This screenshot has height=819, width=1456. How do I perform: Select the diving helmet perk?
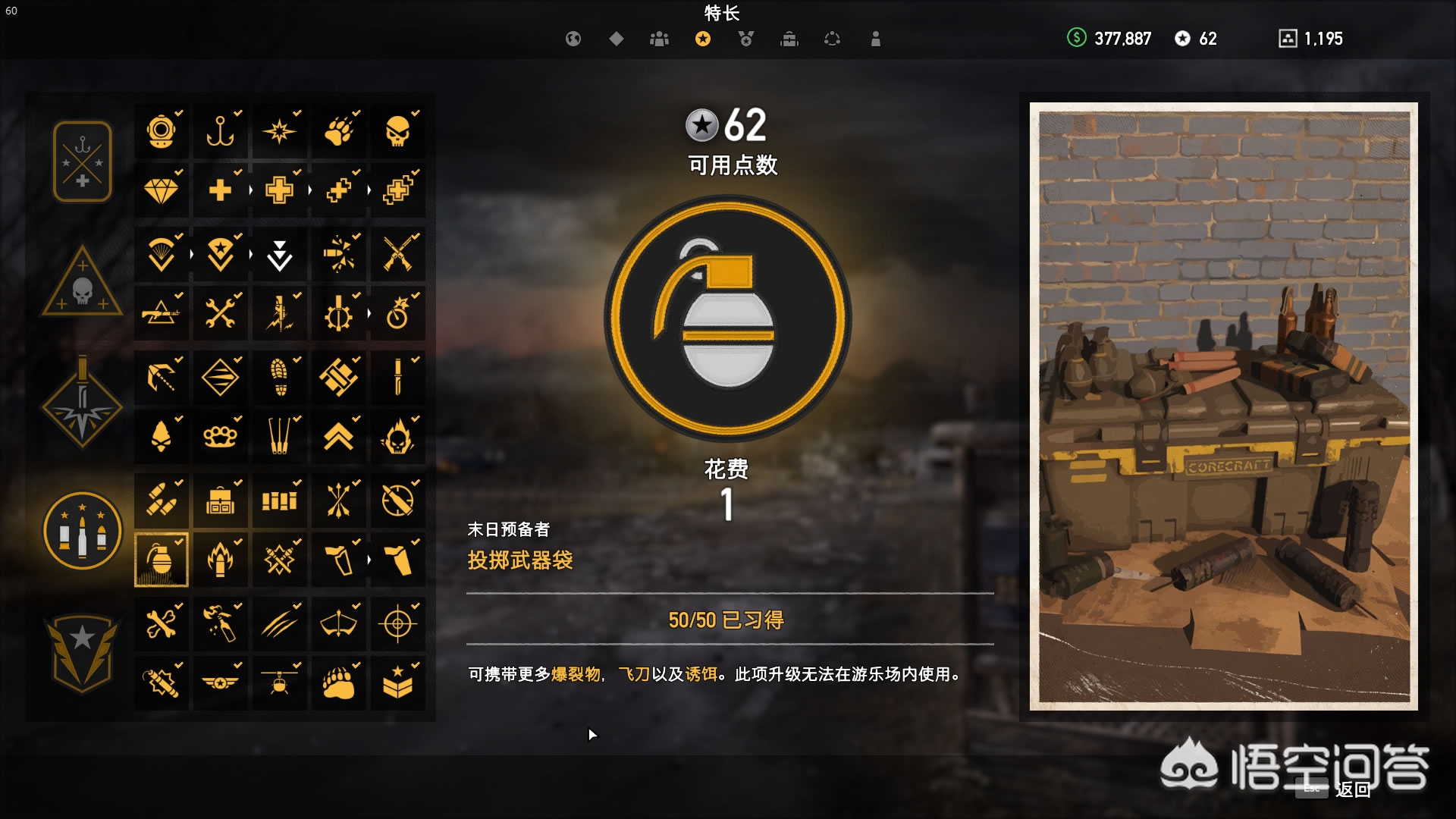pos(162,132)
